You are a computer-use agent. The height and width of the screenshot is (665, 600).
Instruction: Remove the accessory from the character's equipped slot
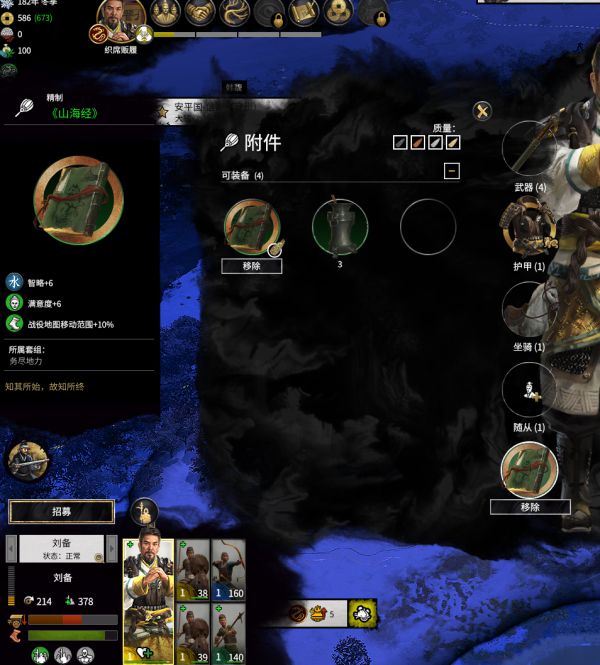coord(530,507)
